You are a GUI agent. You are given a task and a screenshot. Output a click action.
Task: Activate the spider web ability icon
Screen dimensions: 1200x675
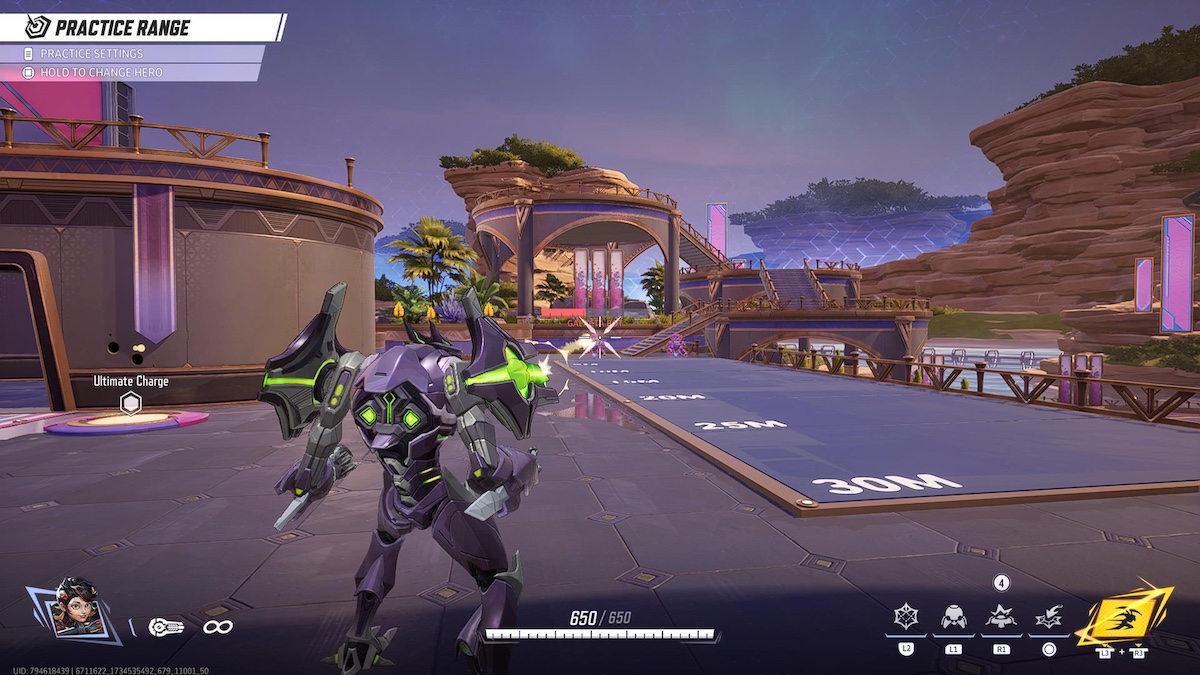point(906,618)
